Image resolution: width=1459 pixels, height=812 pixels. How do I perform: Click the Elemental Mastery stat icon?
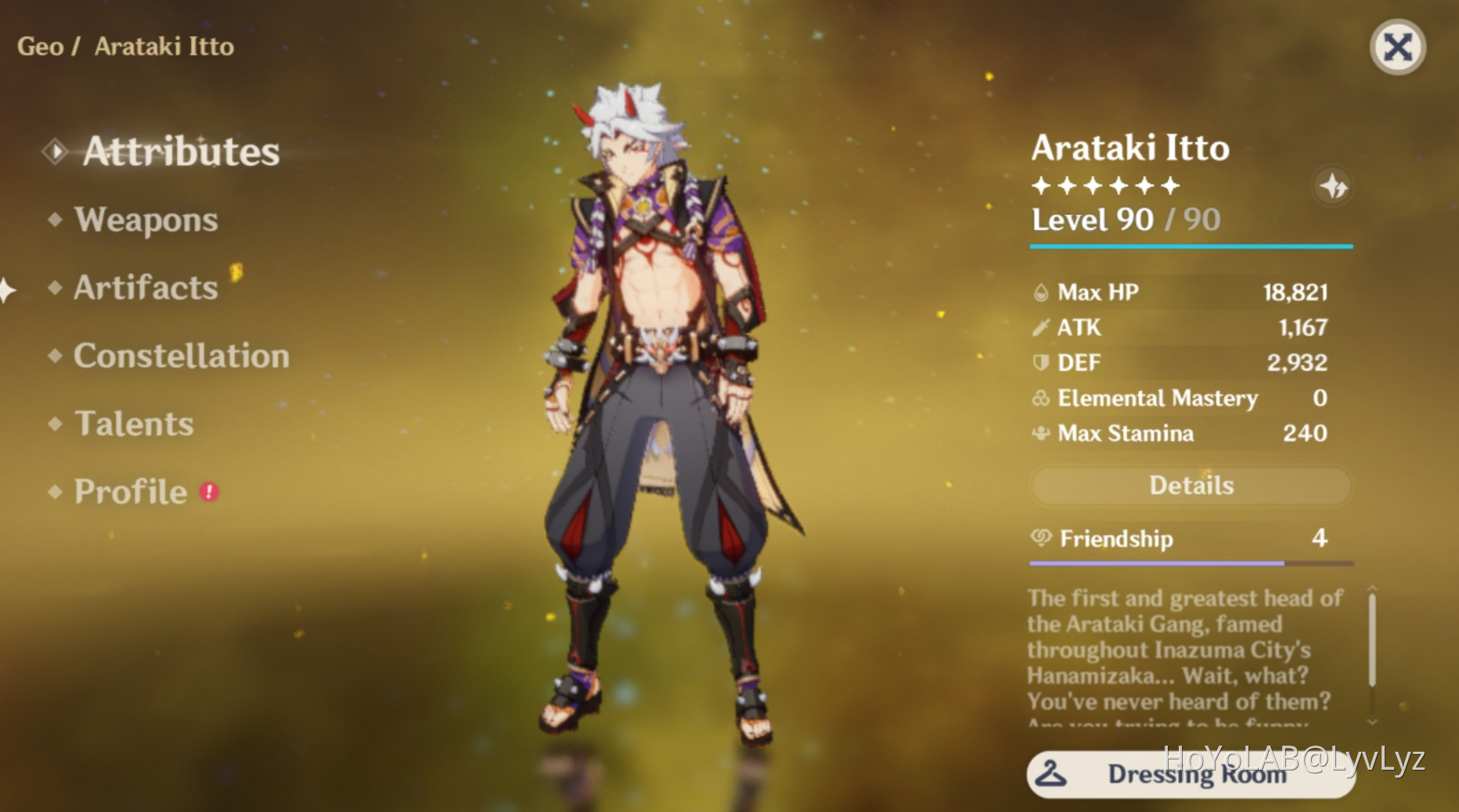coord(1039,398)
